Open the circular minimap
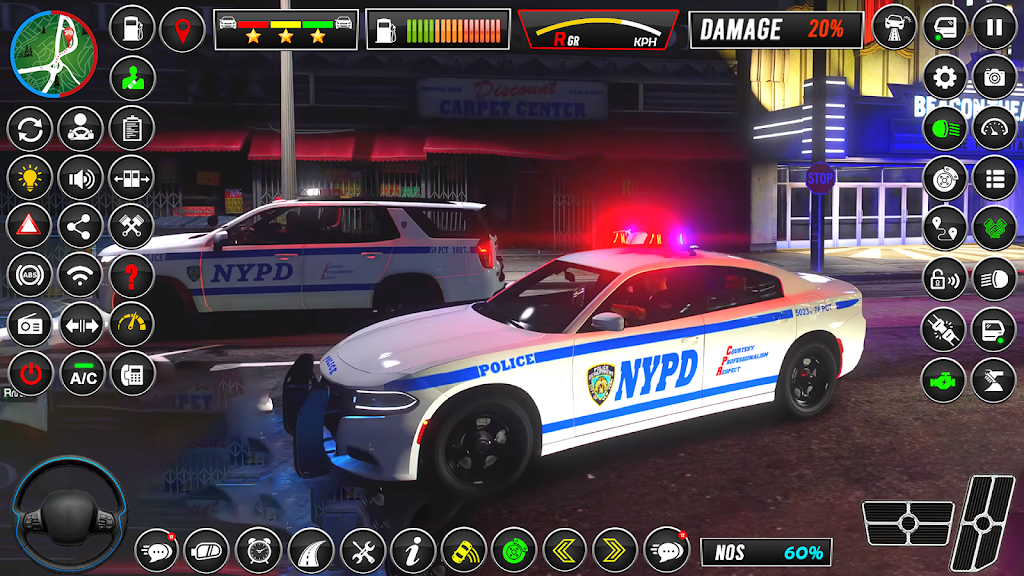Image resolution: width=1024 pixels, height=576 pixels. click(53, 53)
